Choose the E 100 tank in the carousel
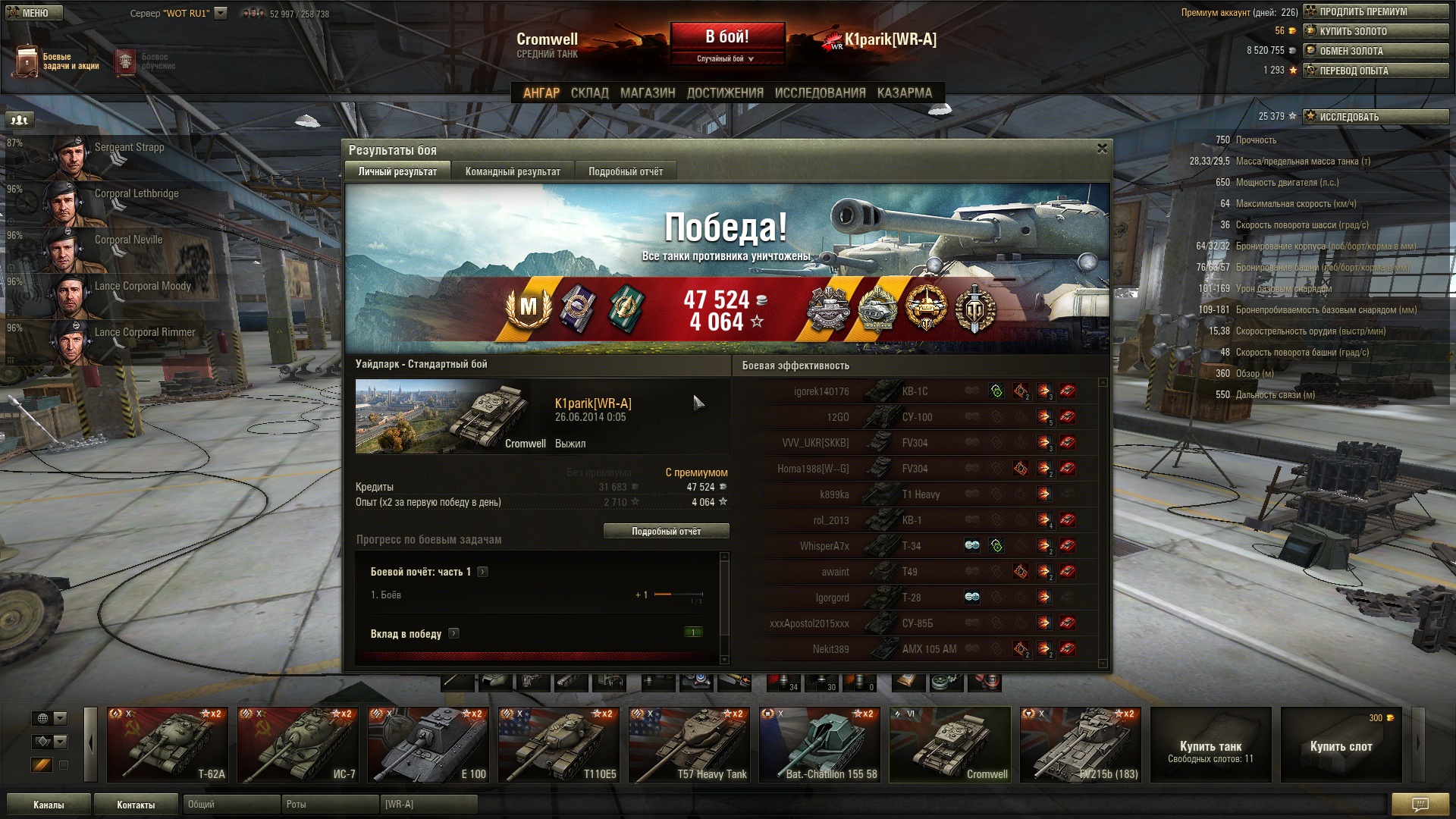The height and width of the screenshot is (819, 1456). point(428,745)
